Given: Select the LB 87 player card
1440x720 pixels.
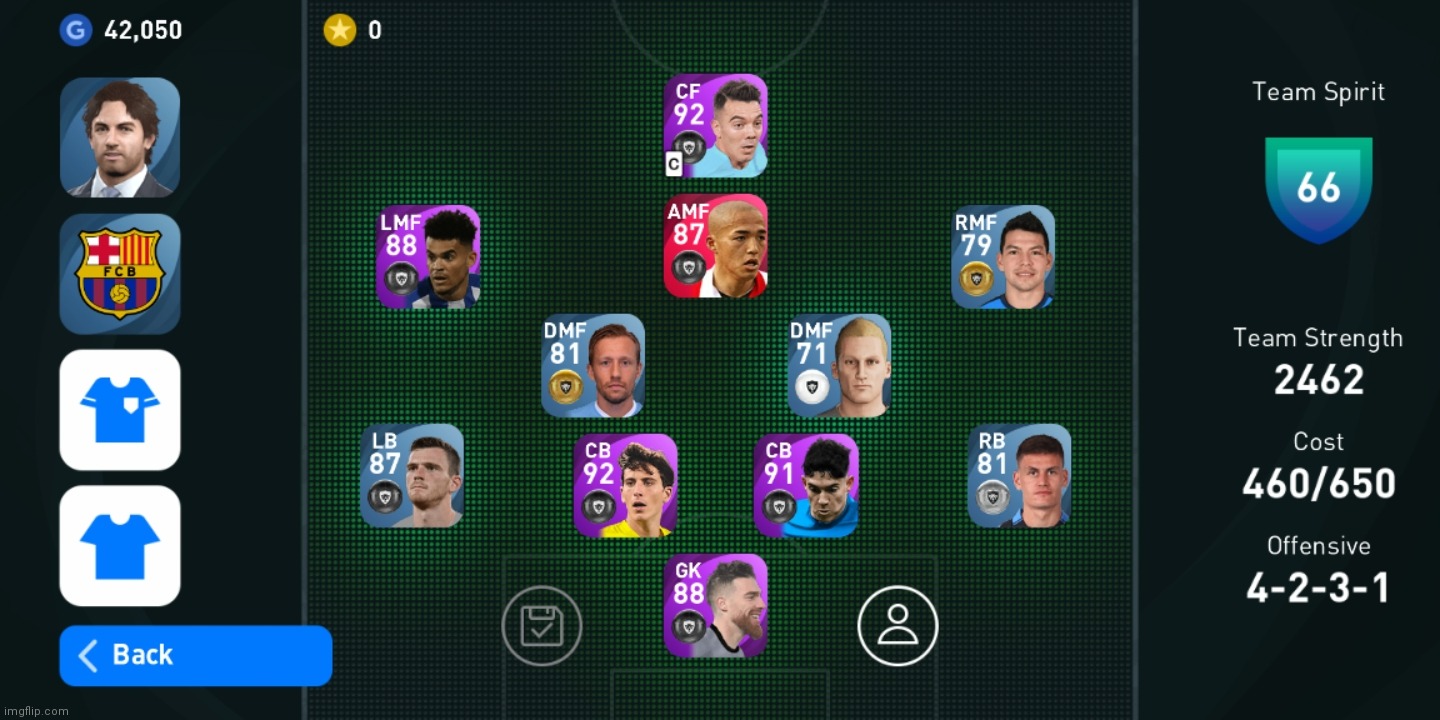Looking at the screenshot, I should point(412,476).
